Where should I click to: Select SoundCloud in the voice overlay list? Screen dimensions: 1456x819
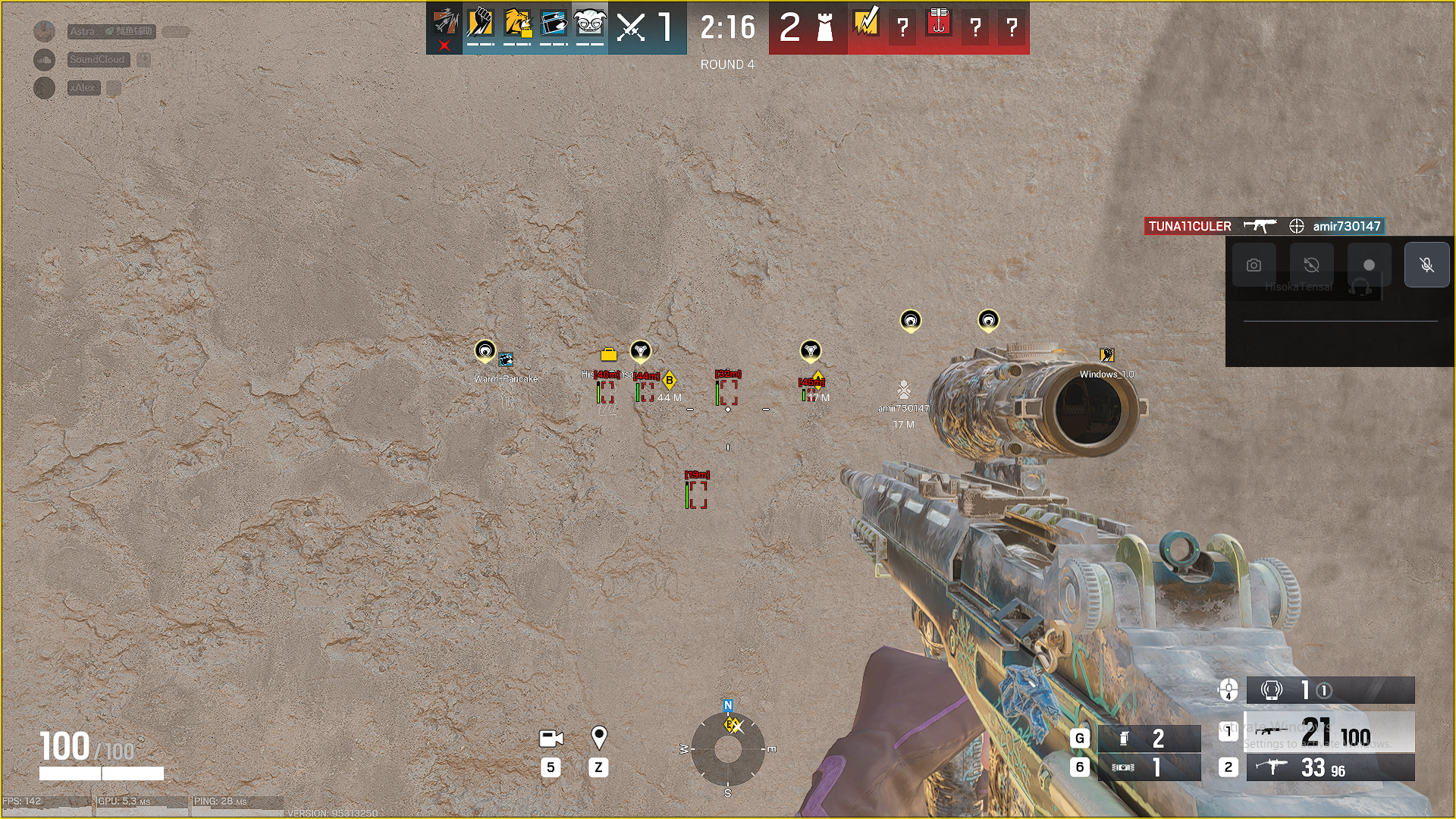click(98, 60)
